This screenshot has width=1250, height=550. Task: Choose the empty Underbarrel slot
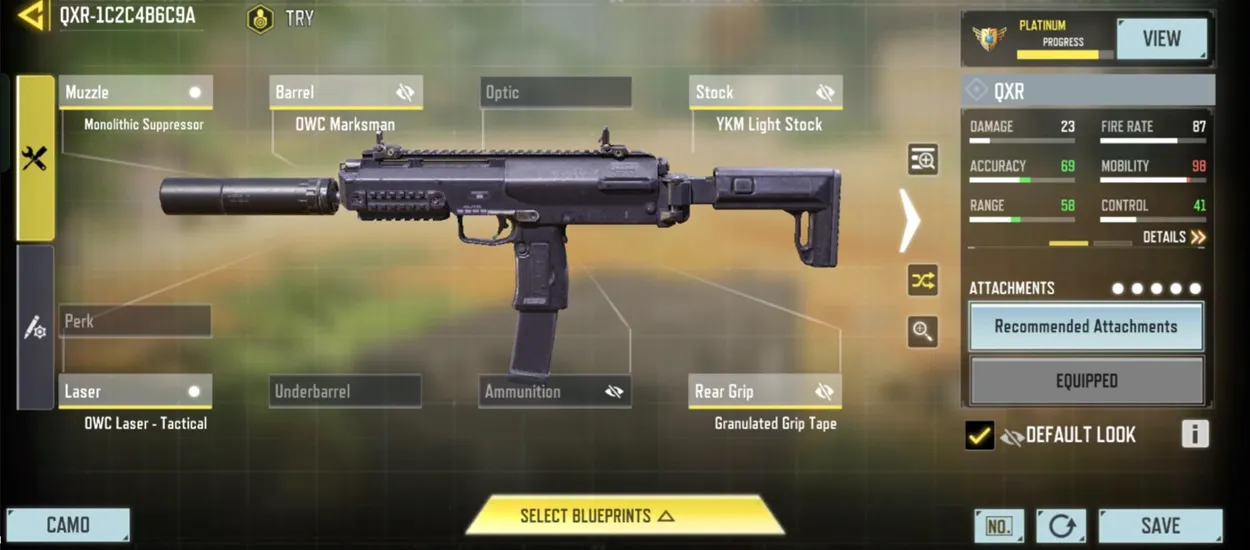345,391
